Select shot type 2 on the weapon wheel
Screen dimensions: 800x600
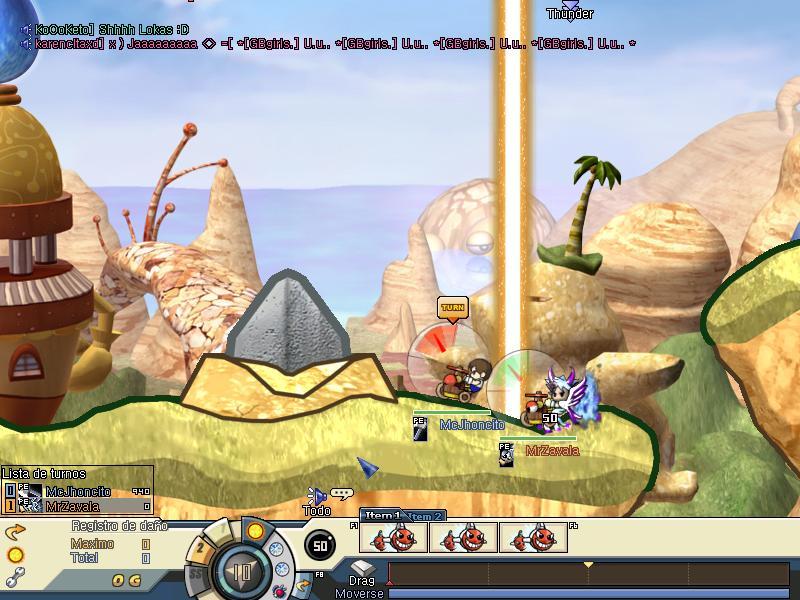pyautogui.click(x=201, y=547)
